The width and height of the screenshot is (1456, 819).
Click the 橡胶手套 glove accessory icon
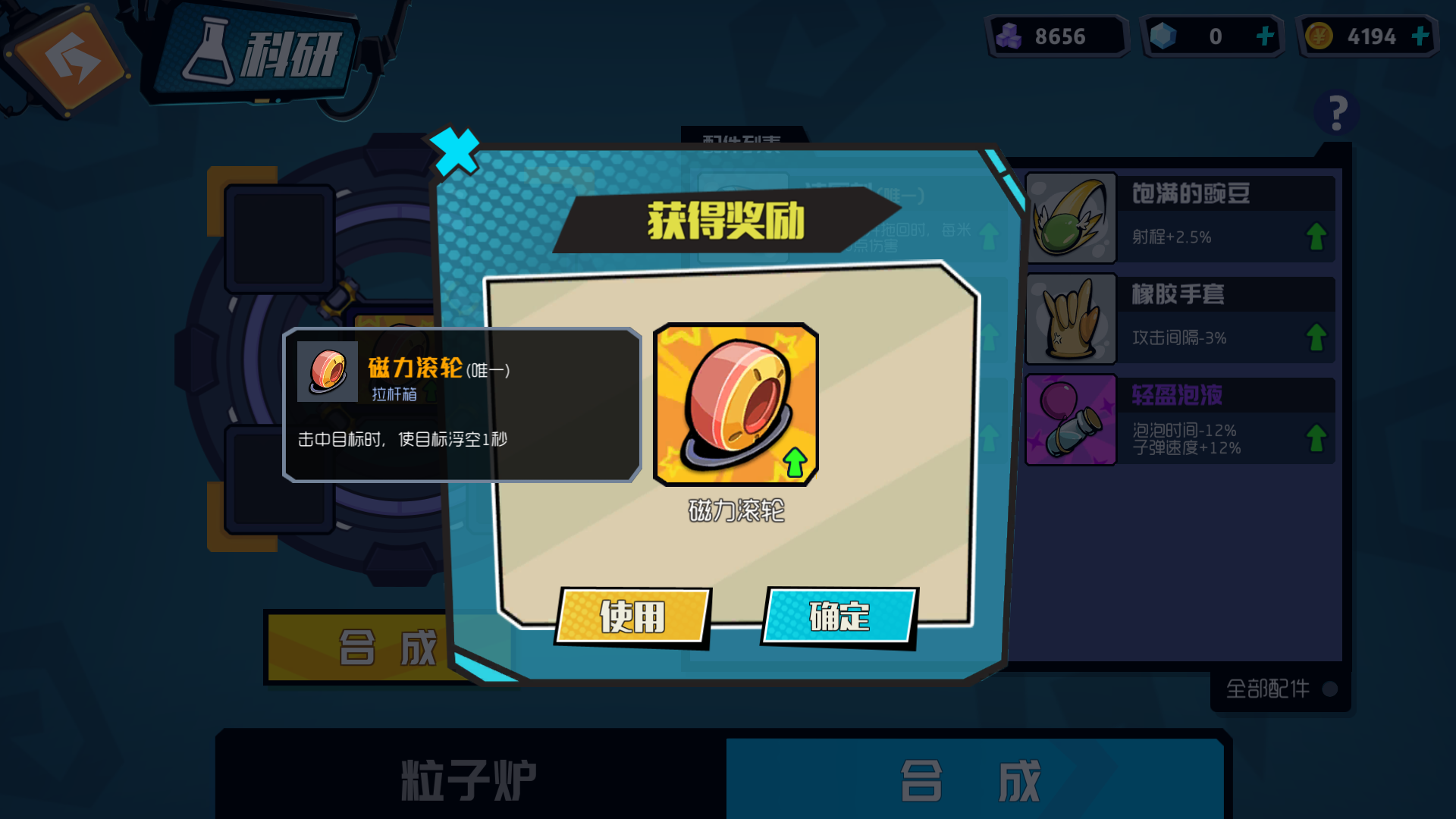coord(1070,318)
